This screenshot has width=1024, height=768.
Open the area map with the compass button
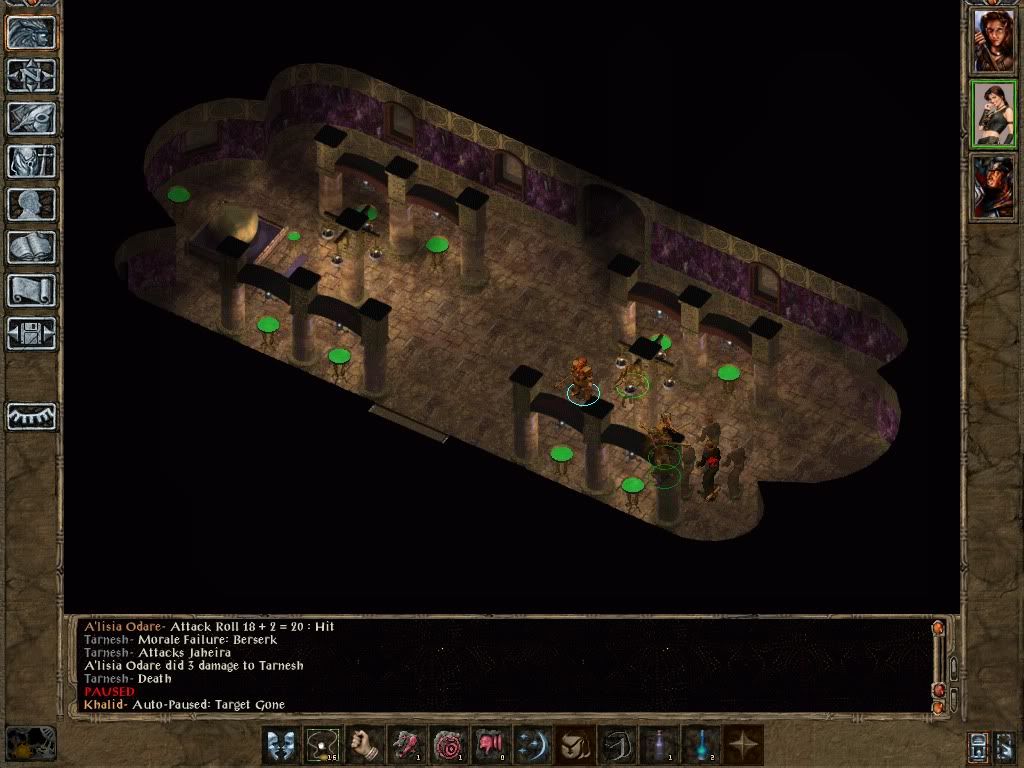(x=31, y=75)
